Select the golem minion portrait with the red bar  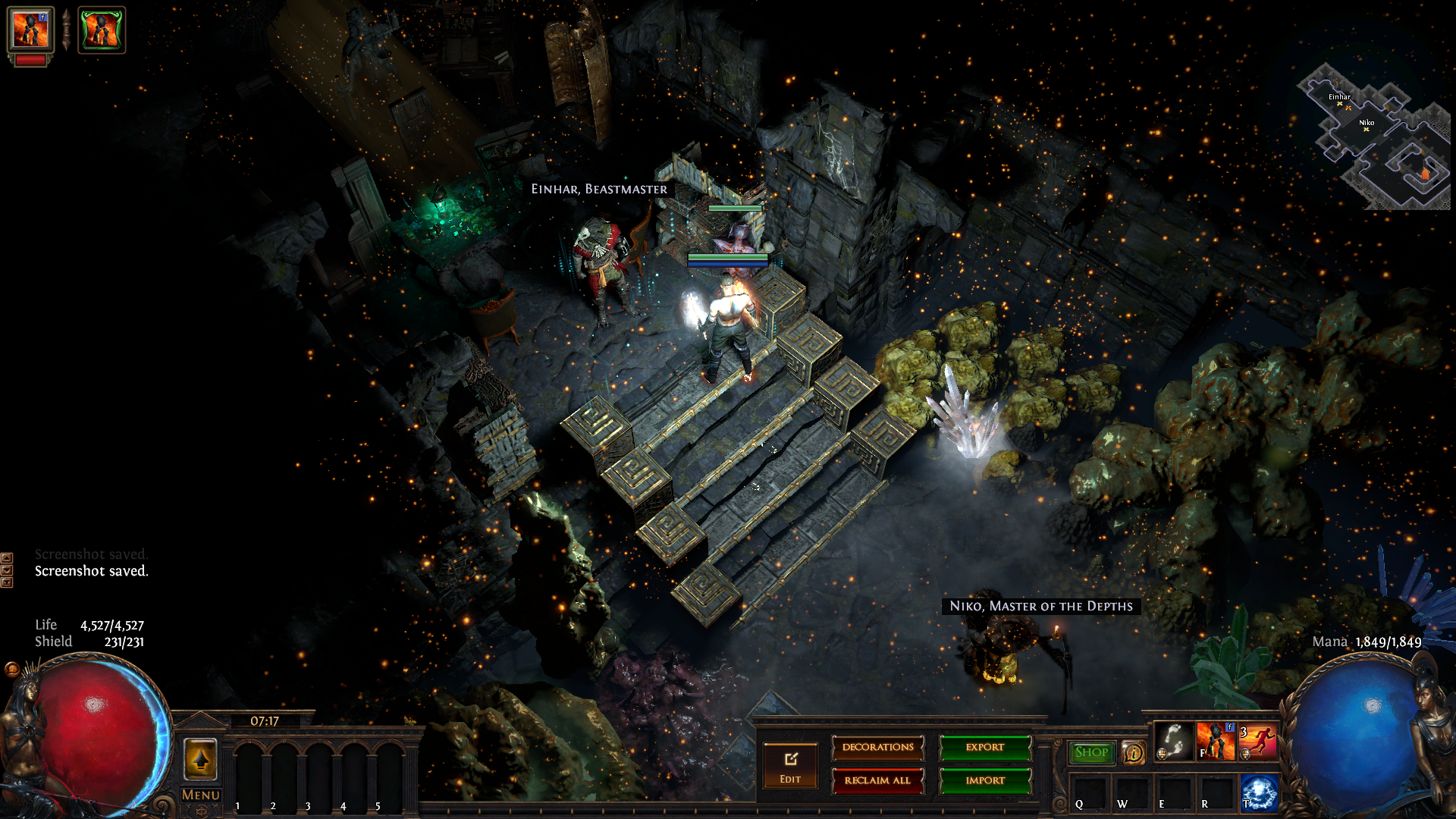coord(30,32)
